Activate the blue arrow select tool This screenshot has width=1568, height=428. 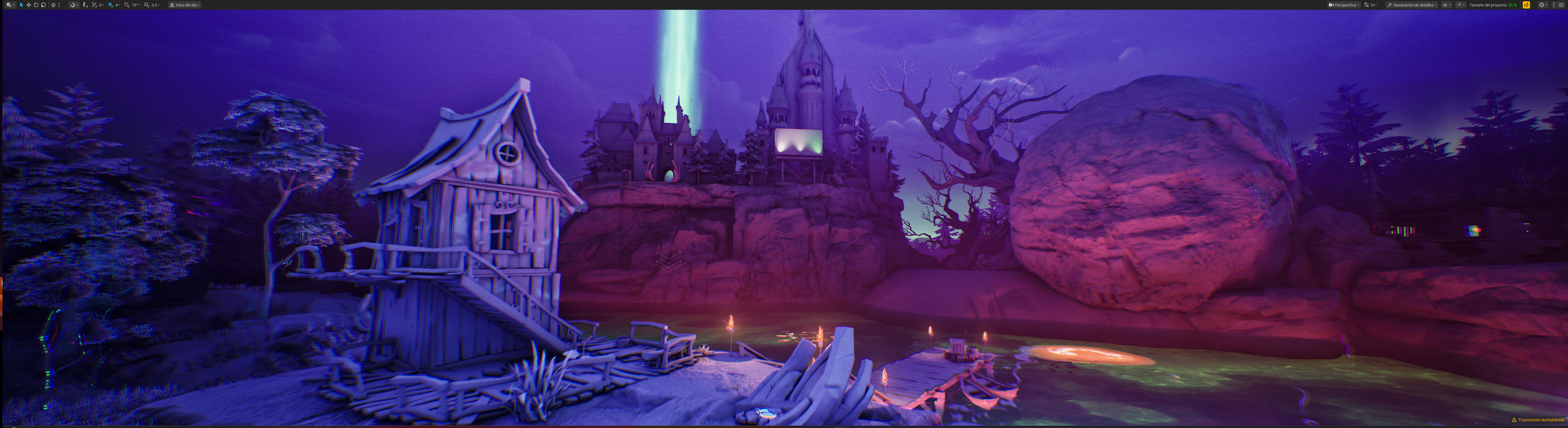21,5
